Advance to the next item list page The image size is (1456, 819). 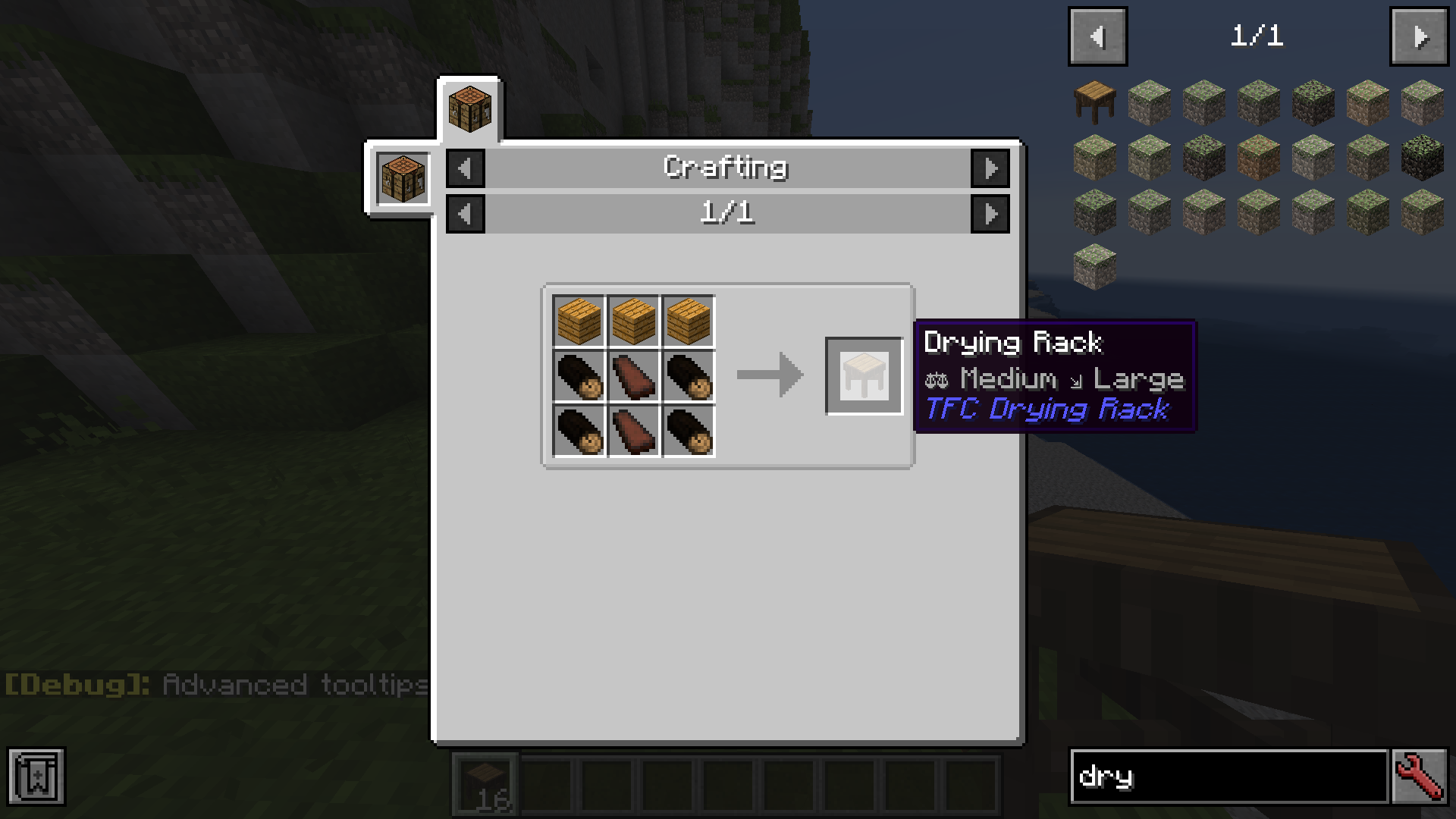point(1419,36)
